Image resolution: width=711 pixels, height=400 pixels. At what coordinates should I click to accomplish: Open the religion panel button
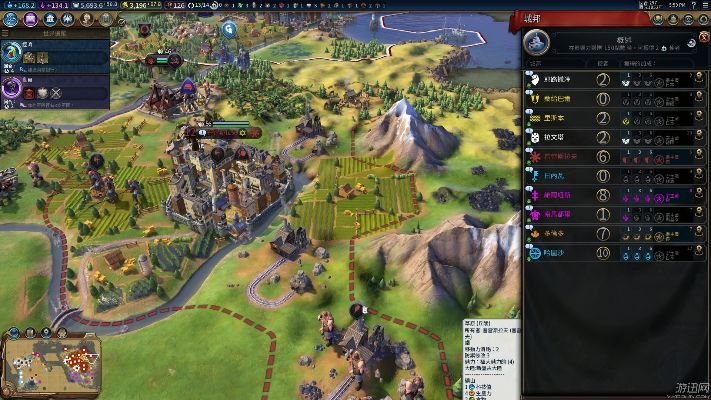[x=66, y=18]
